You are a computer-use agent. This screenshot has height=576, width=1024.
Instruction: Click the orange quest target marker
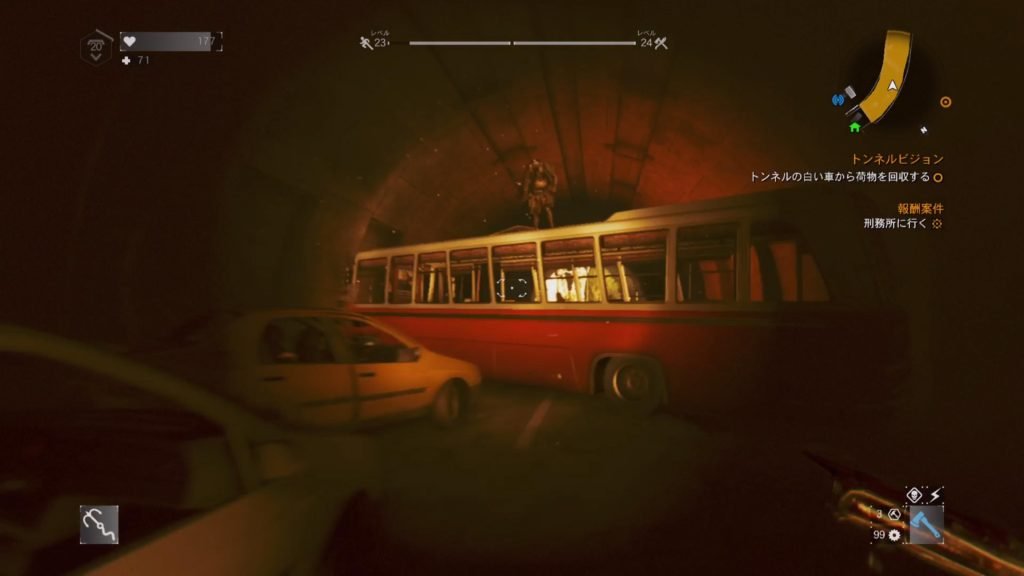[946, 102]
